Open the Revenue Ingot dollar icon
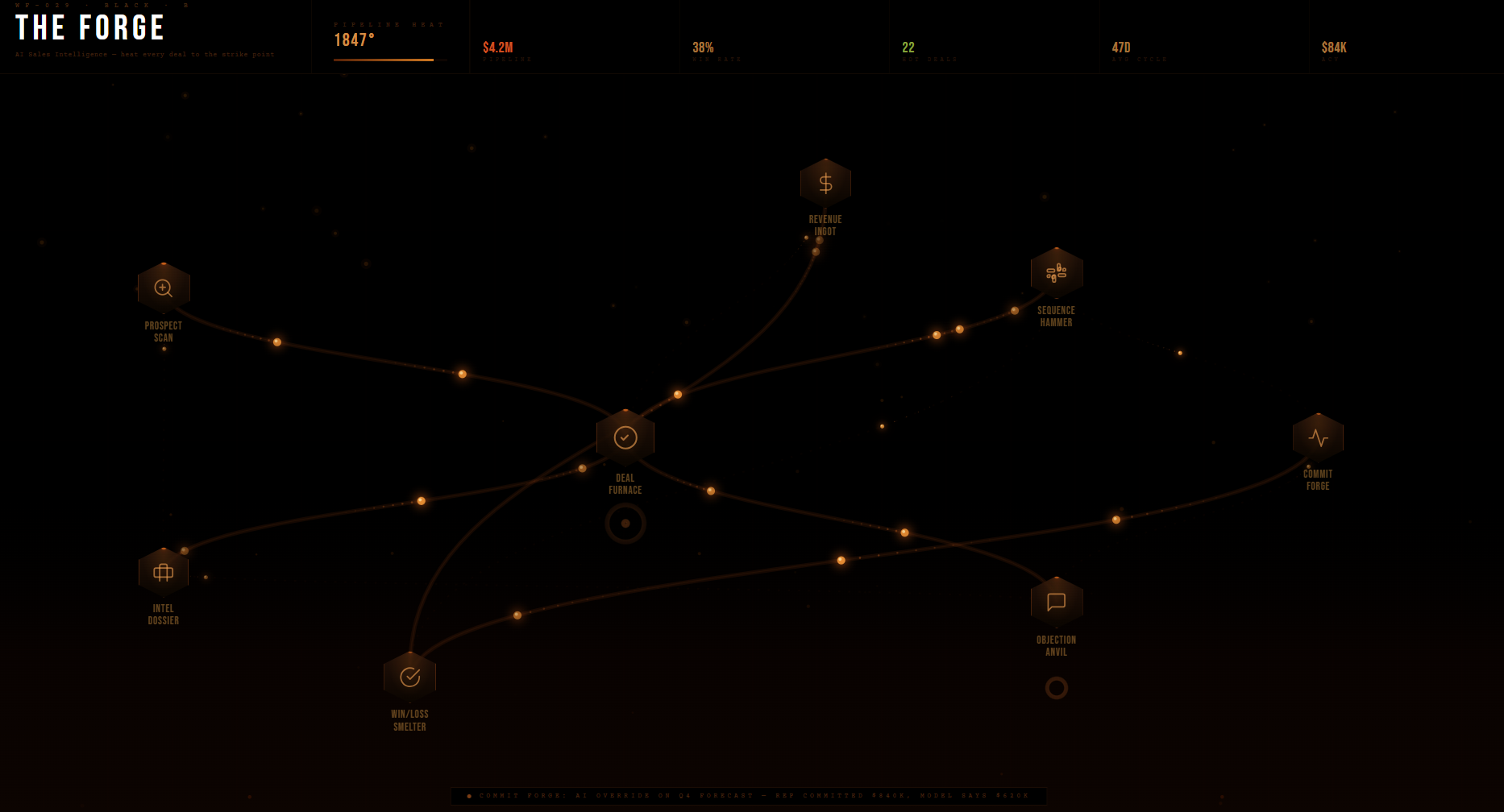1504x812 pixels. [825, 182]
